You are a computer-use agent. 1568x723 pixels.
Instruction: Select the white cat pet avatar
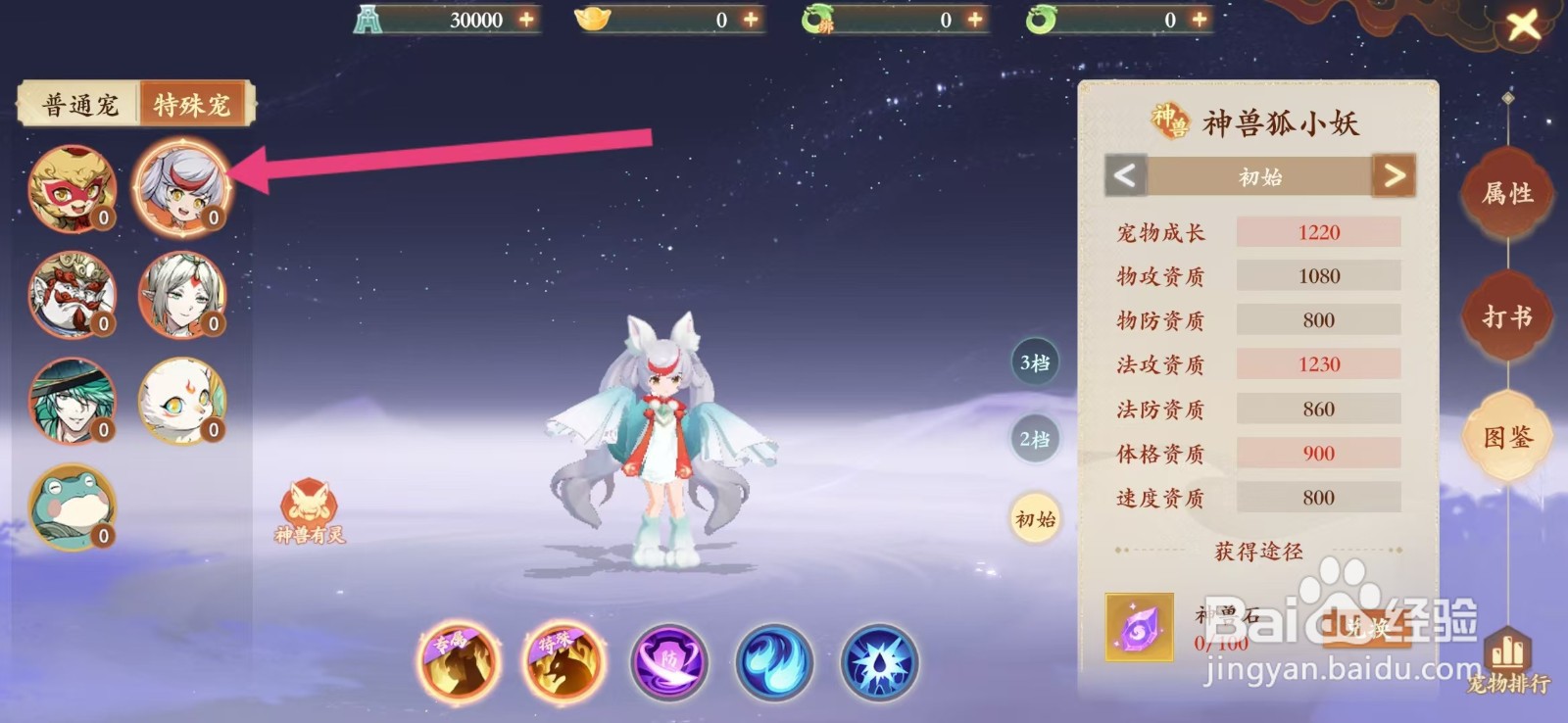coord(182,401)
